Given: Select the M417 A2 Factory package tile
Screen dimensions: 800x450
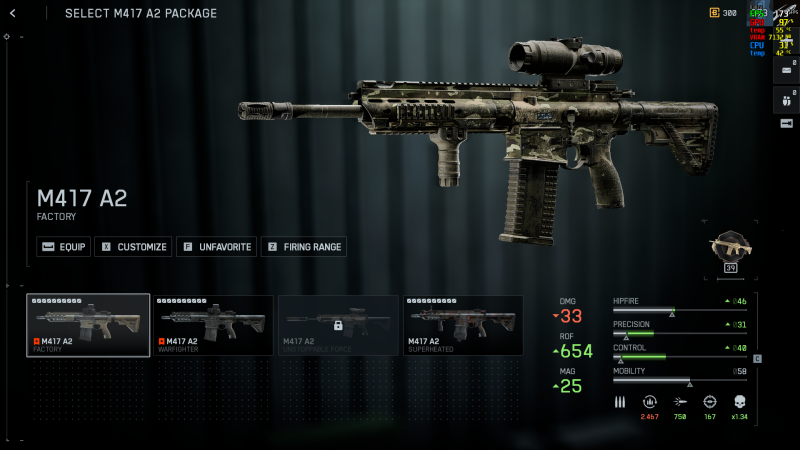Looking at the screenshot, I should click(89, 325).
